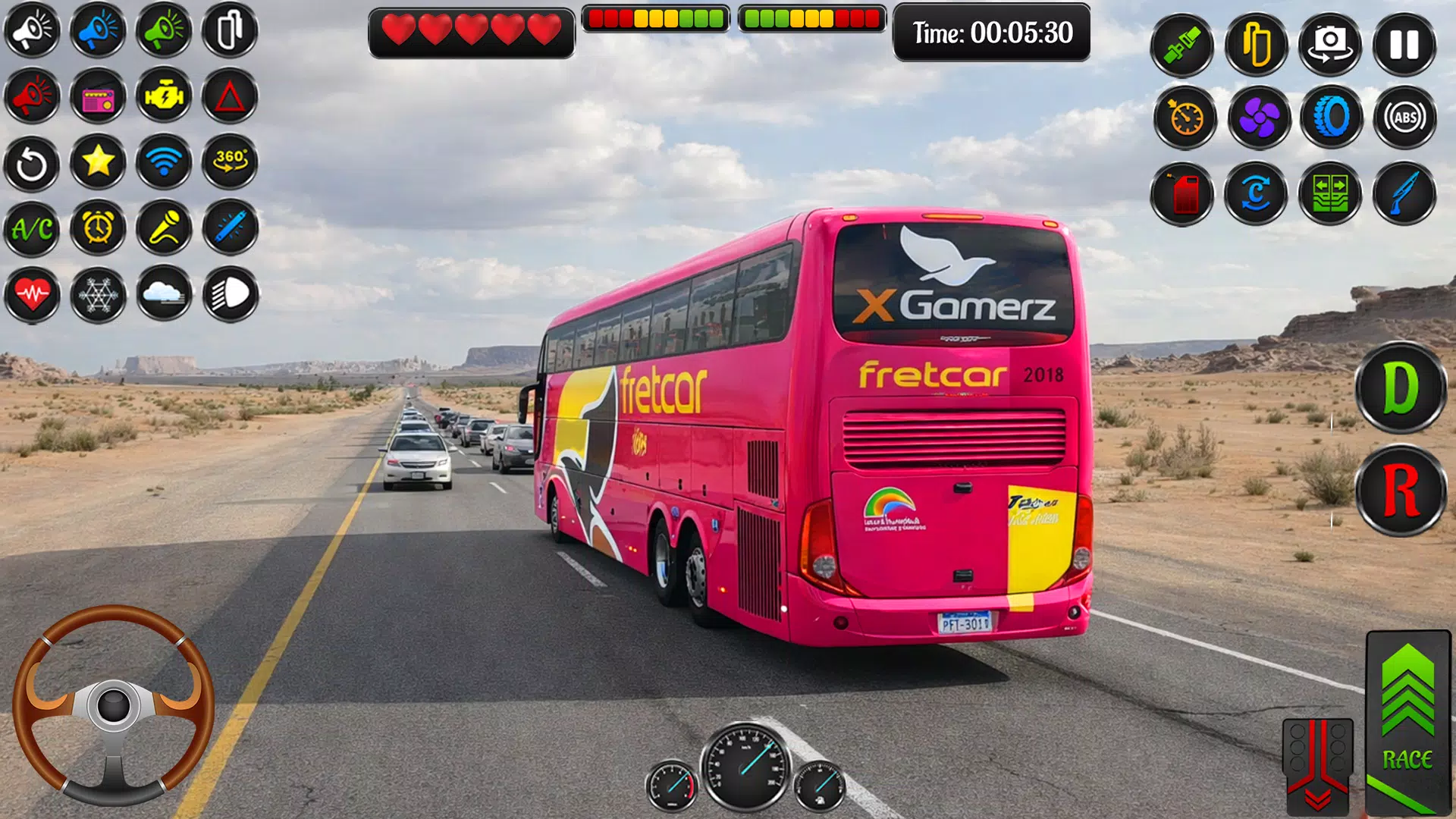1456x819 pixels.
Task: Toggle the Wi-Fi icon
Action: [165, 162]
